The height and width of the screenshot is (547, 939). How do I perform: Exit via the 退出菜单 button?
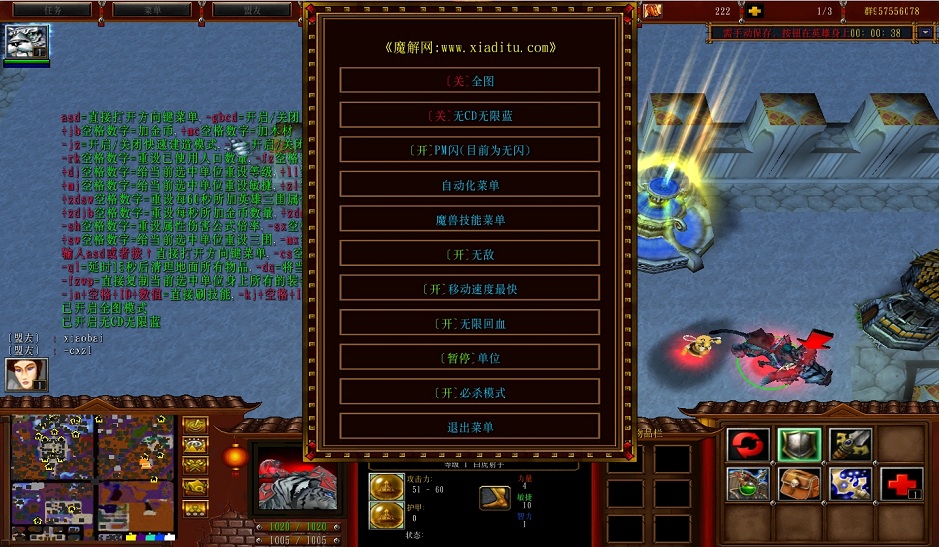point(469,428)
